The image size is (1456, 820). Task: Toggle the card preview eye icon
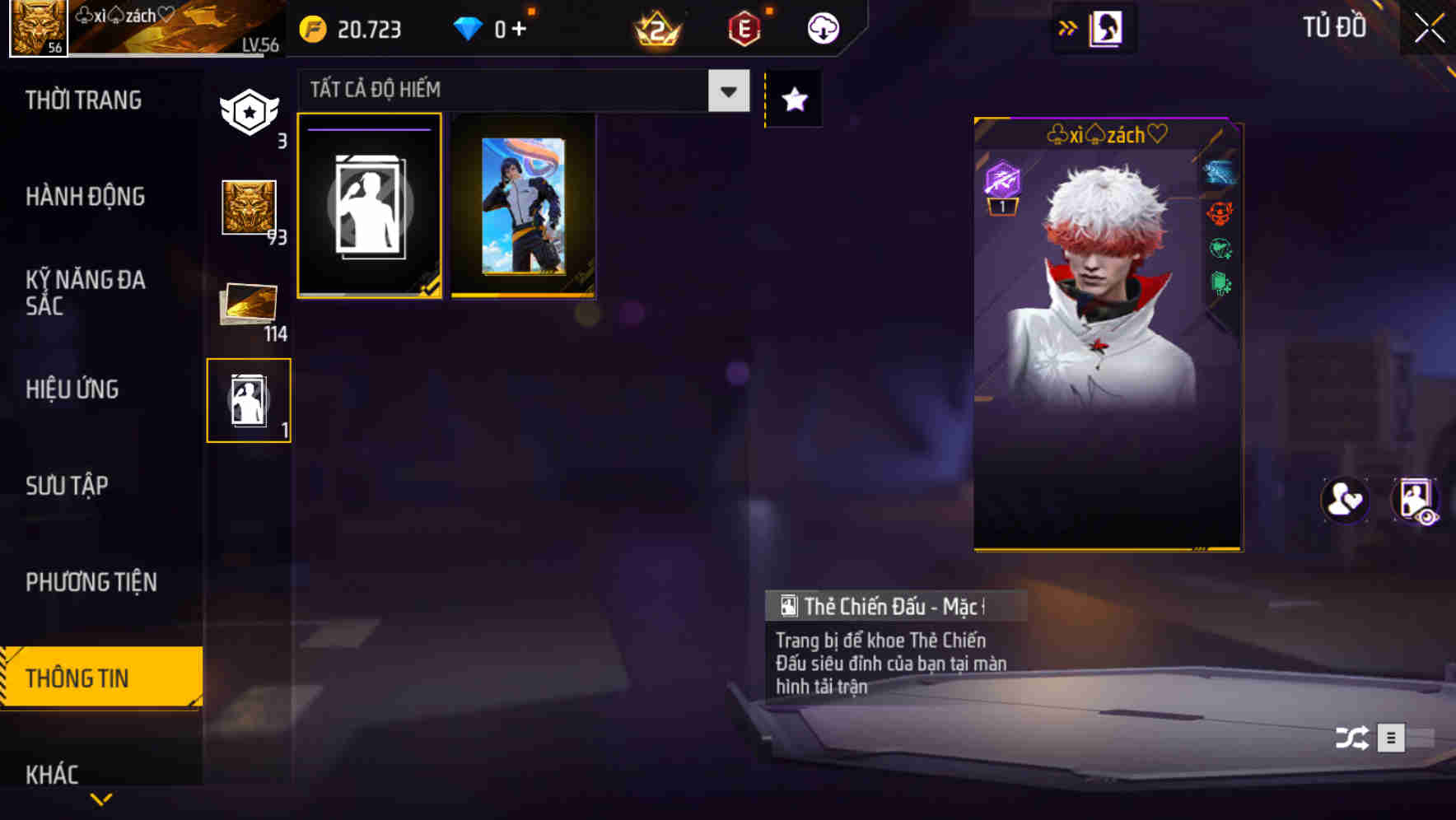(x=1413, y=501)
